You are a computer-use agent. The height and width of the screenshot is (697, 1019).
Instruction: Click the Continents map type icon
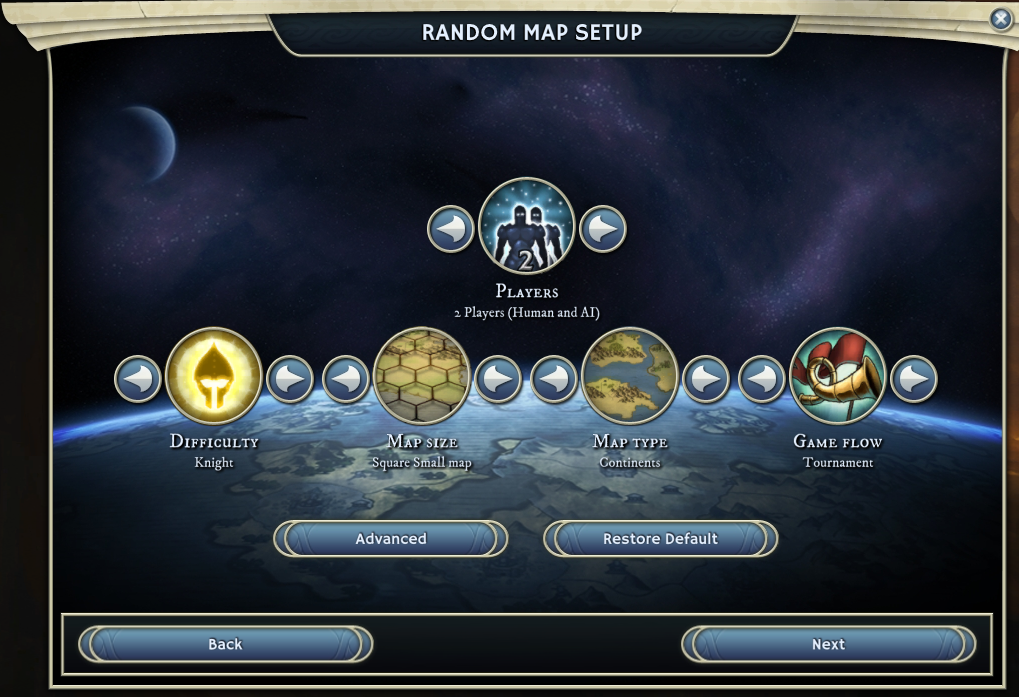point(630,377)
